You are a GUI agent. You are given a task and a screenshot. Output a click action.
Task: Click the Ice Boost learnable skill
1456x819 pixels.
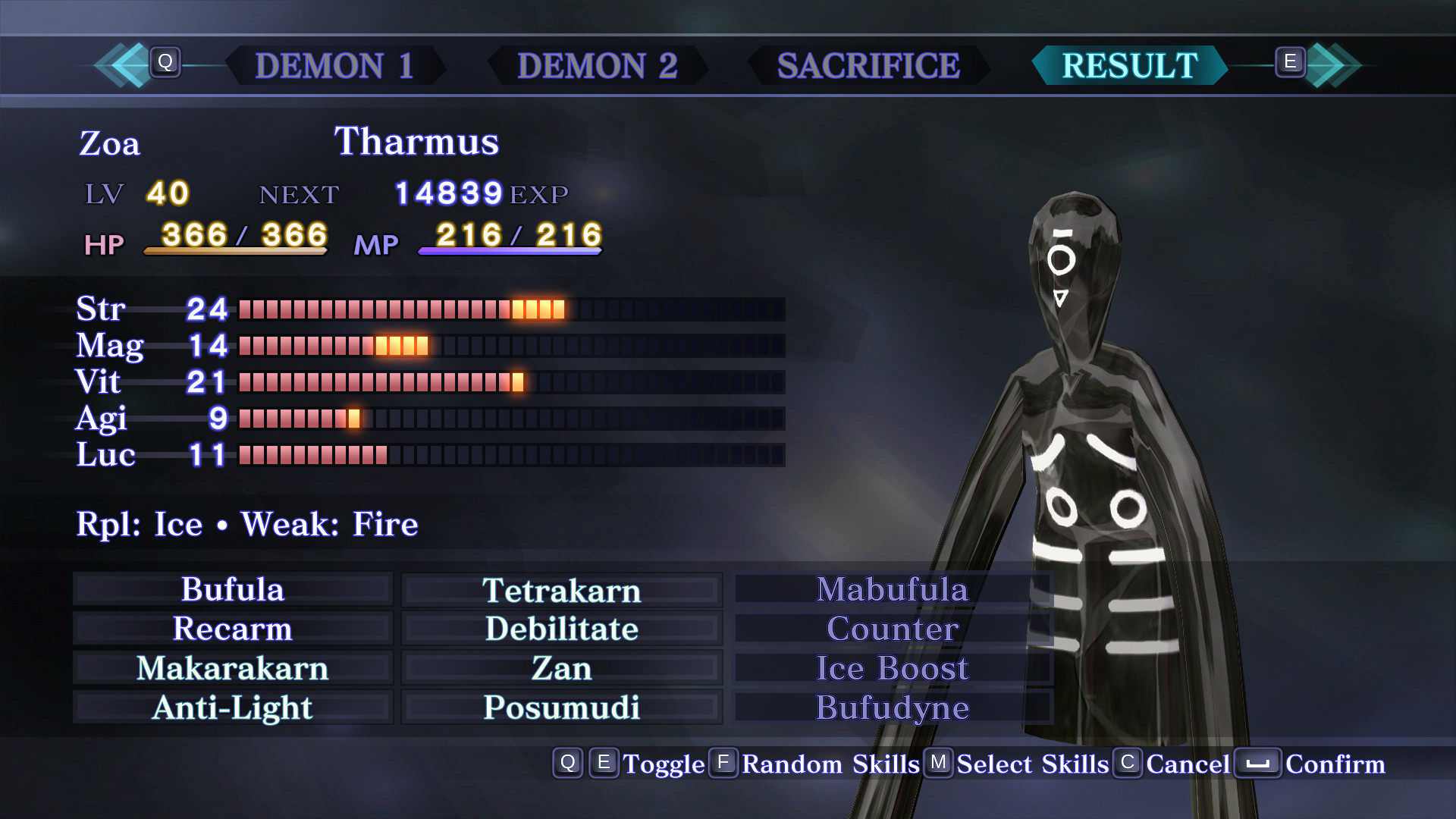[893, 669]
